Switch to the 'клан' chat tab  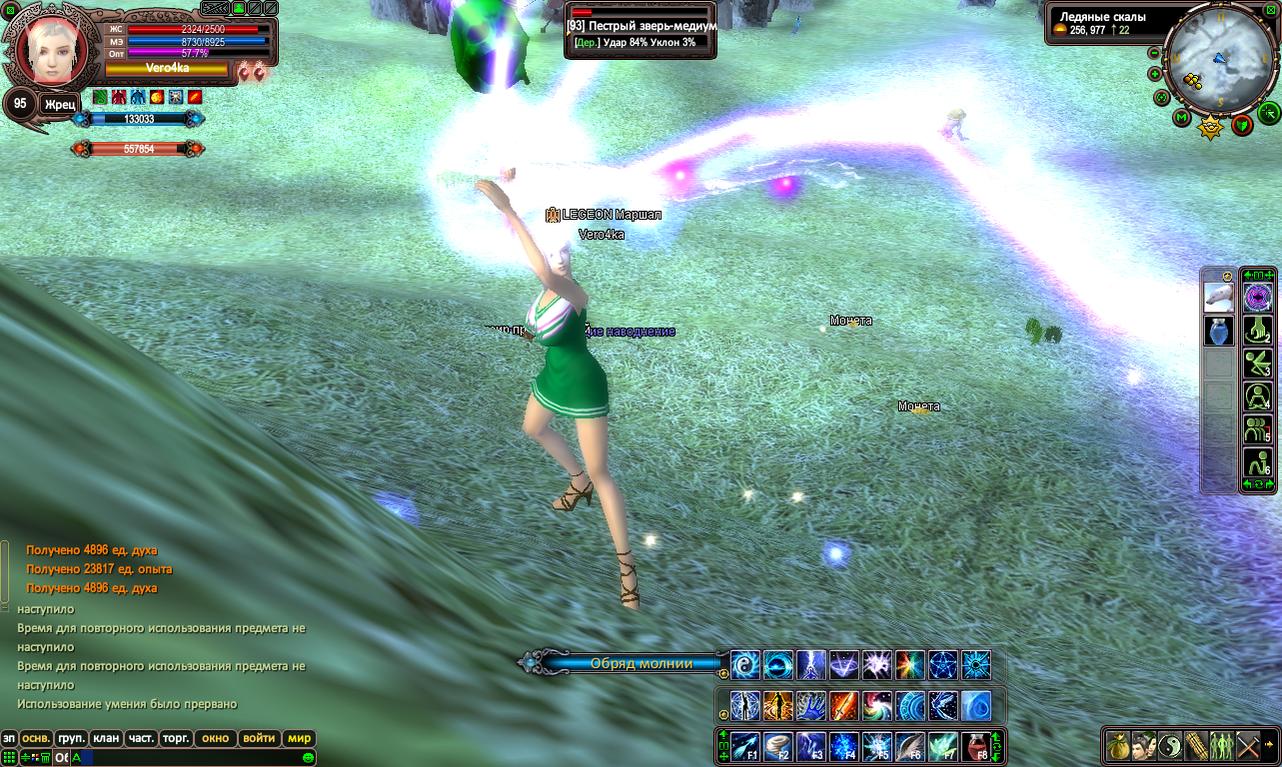(x=106, y=739)
